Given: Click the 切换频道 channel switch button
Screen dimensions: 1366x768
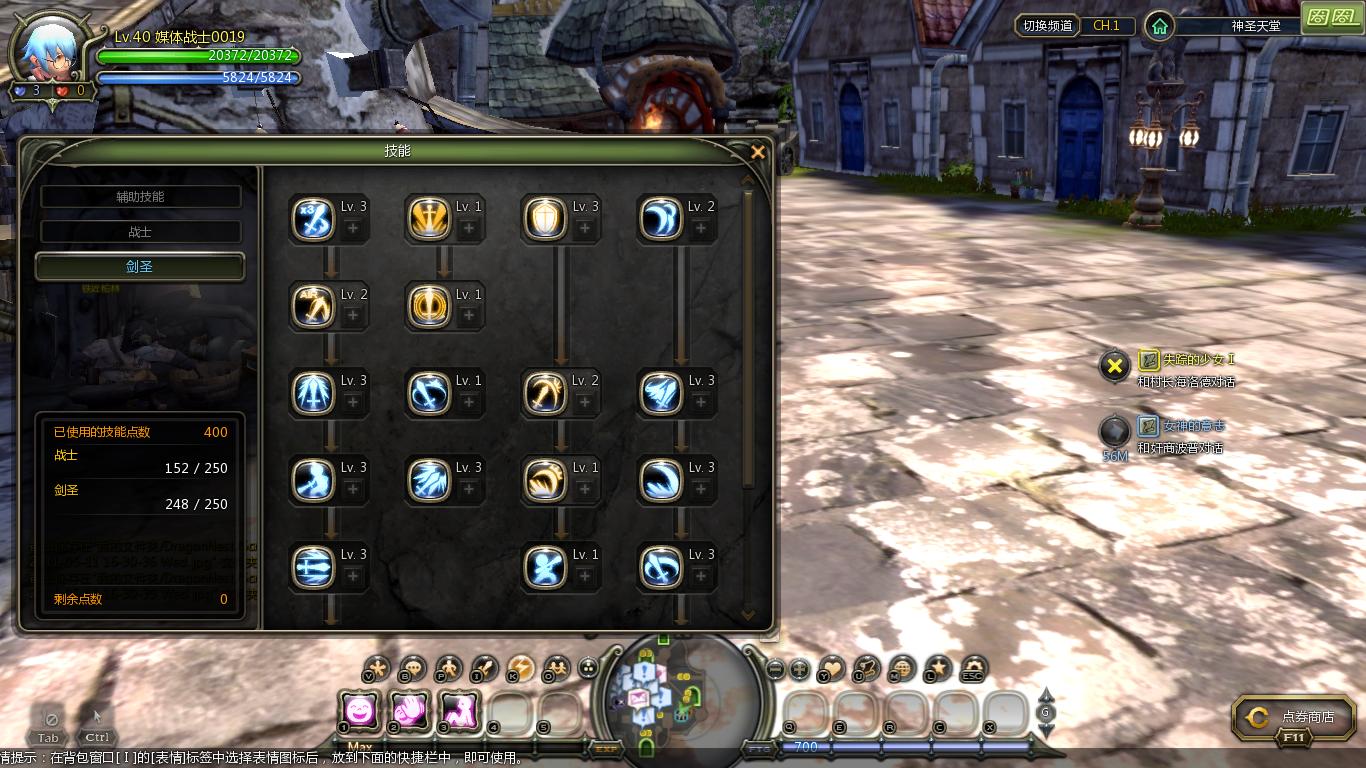Looking at the screenshot, I should (x=1047, y=26).
